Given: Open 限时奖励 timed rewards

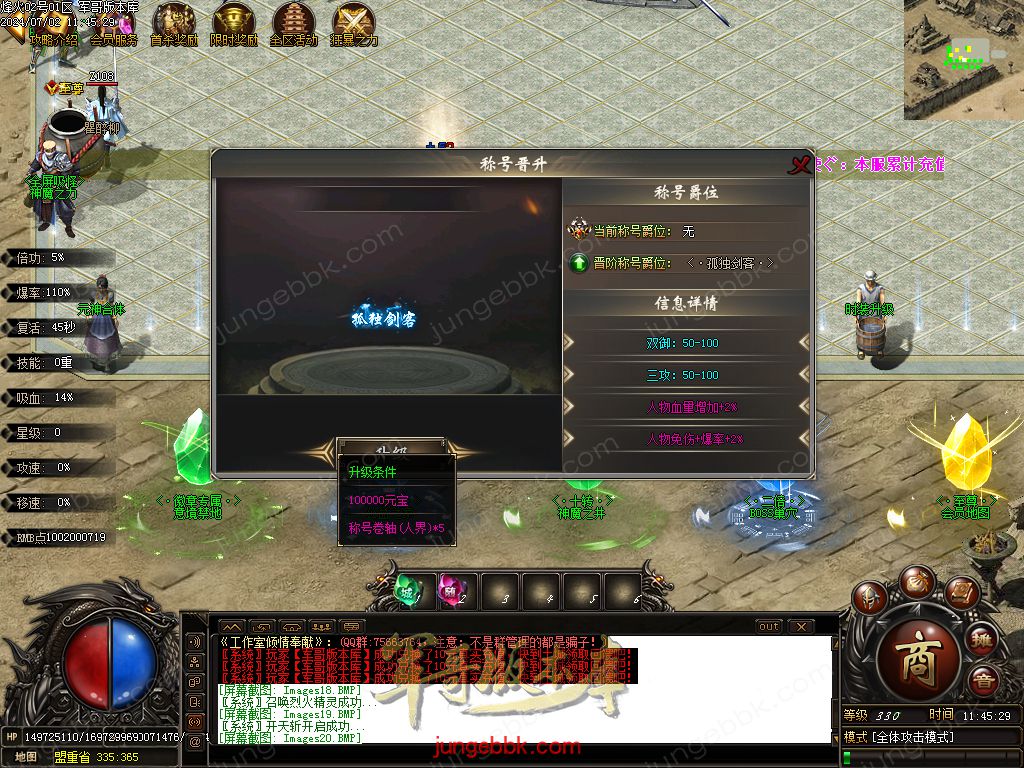Looking at the screenshot, I should click(234, 24).
